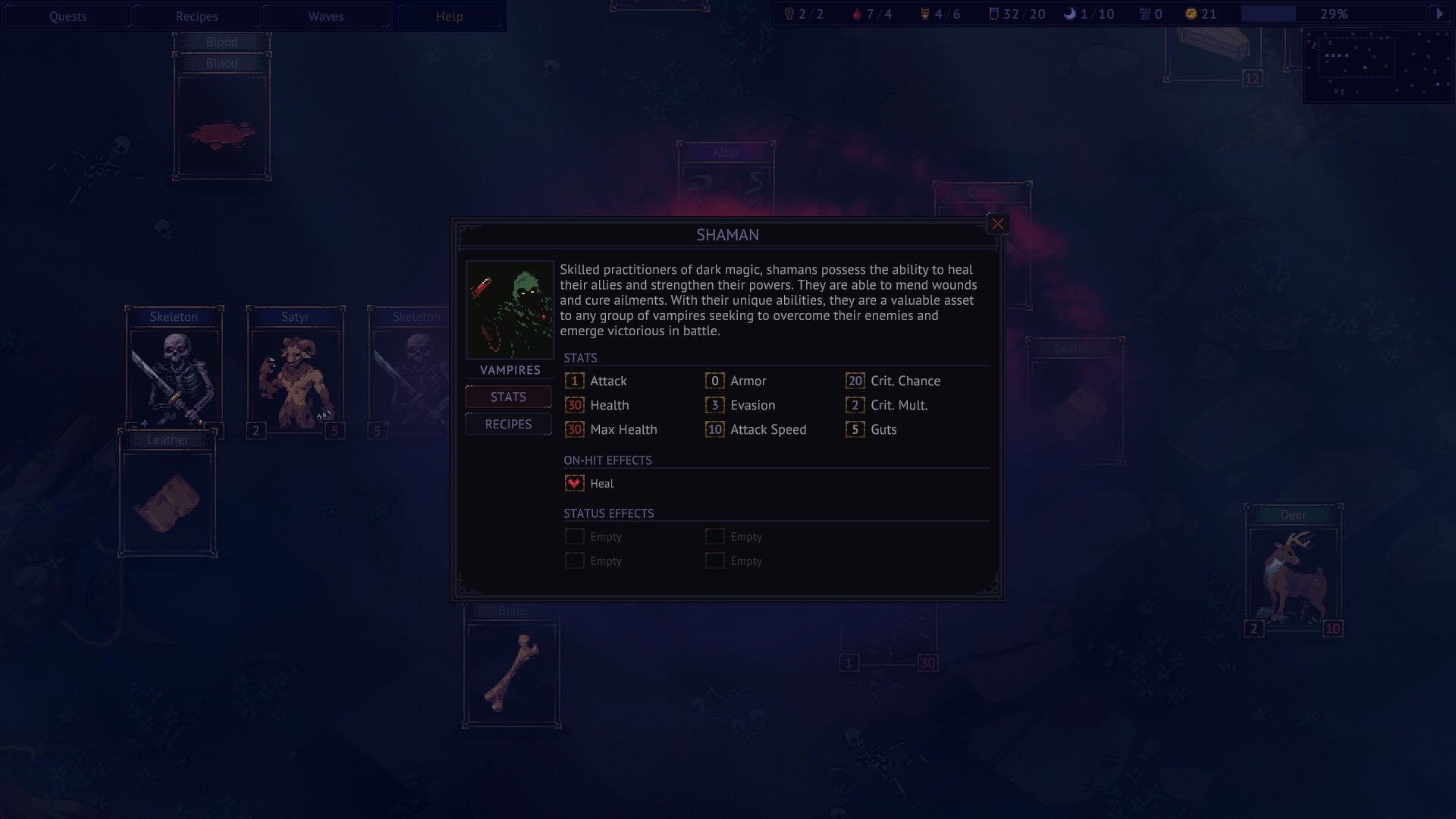Screen dimensions: 1456x819
Task: Click the Shaman portrait image
Action: pyautogui.click(x=510, y=309)
